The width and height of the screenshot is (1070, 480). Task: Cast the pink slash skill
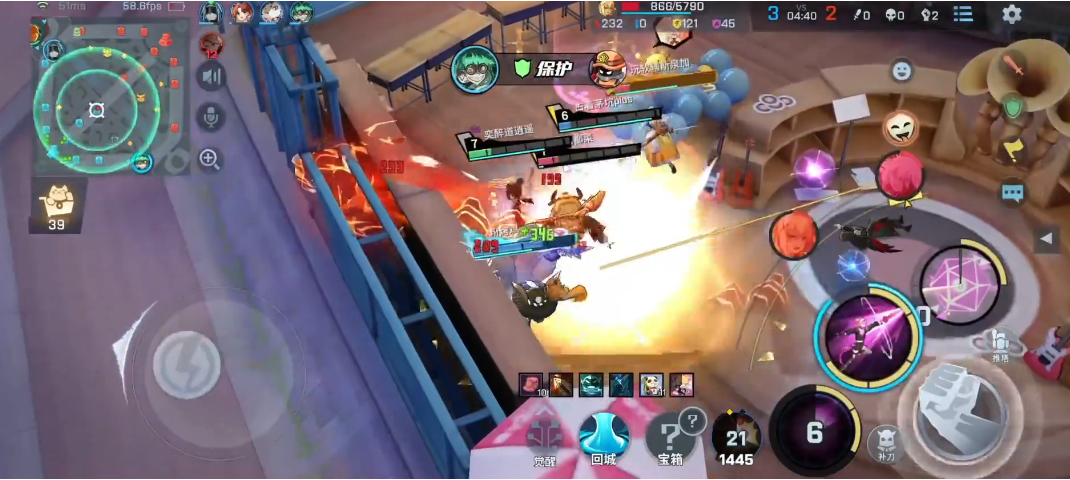[864, 332]
